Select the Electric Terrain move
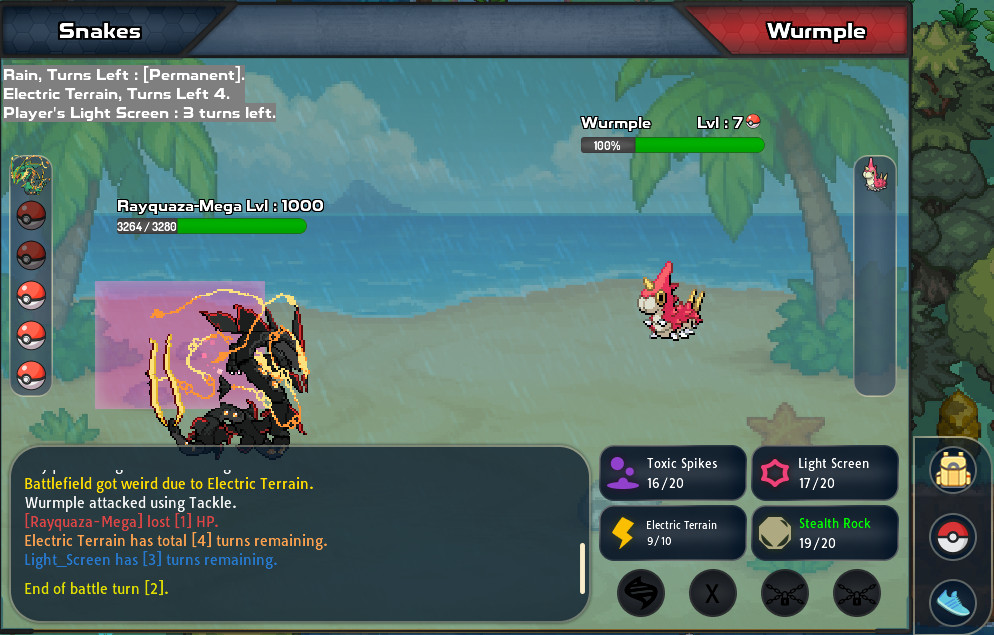Image resolution: width=994 pixels, height=635 pixels. [x=673, y=533]
